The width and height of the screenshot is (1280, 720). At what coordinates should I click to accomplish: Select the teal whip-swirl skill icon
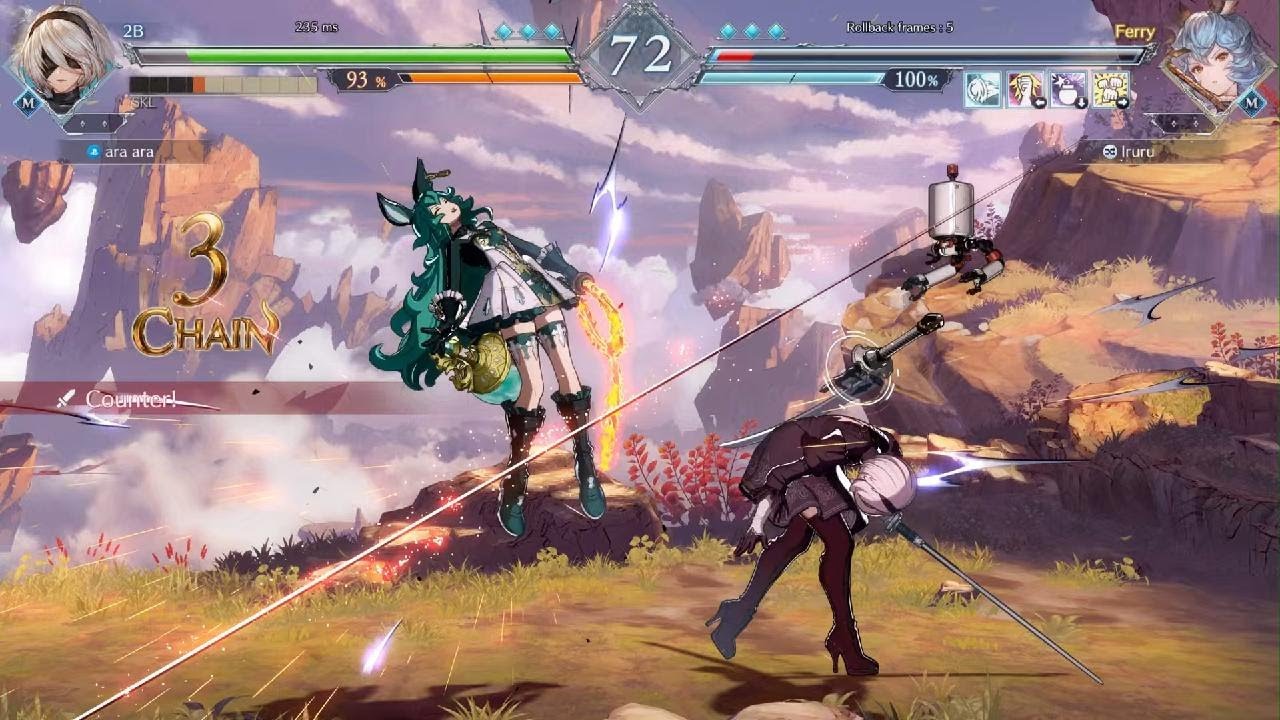(x=982, y=89)
